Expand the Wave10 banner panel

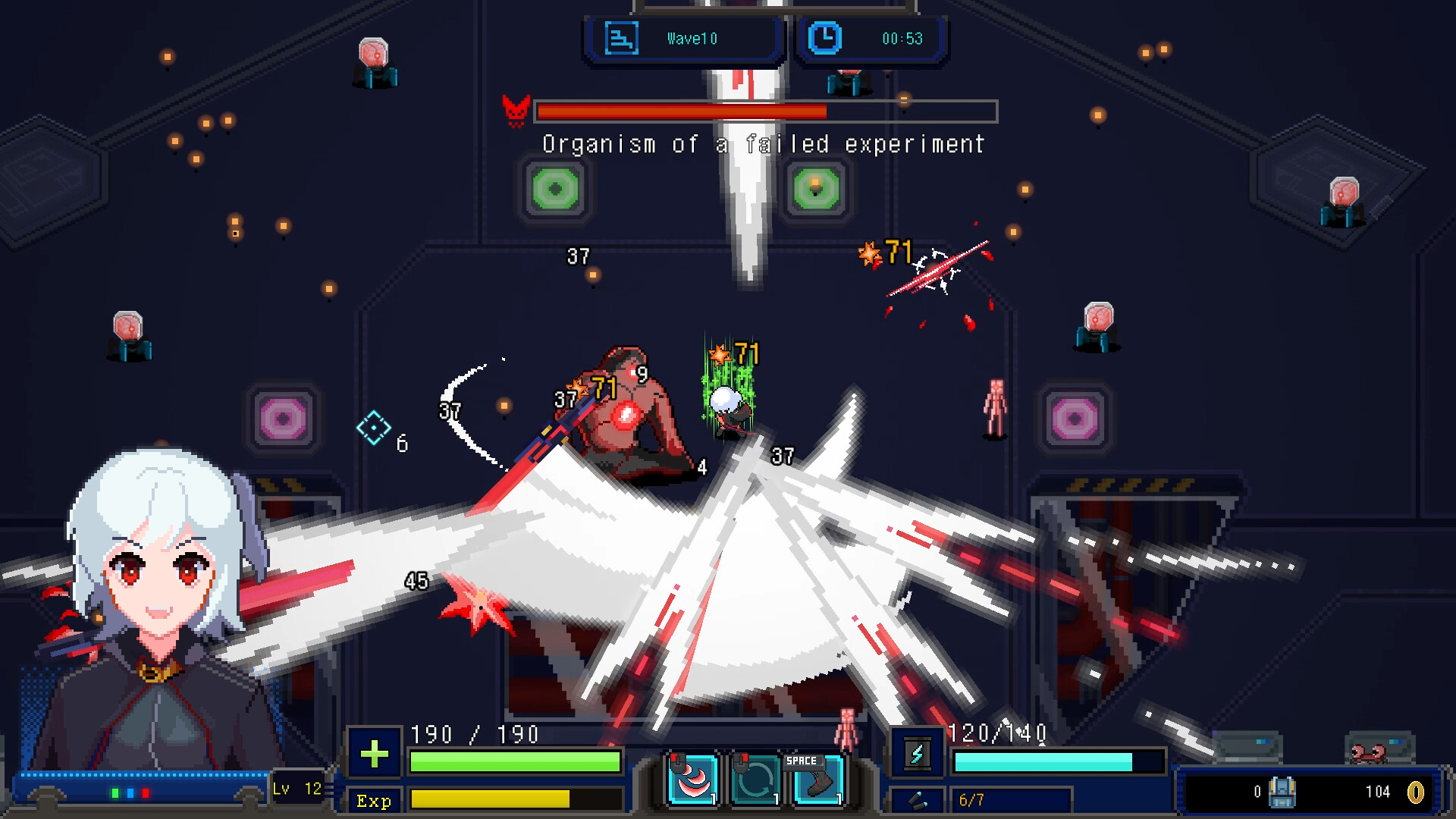pyautogui.click(x=682, y=38)
